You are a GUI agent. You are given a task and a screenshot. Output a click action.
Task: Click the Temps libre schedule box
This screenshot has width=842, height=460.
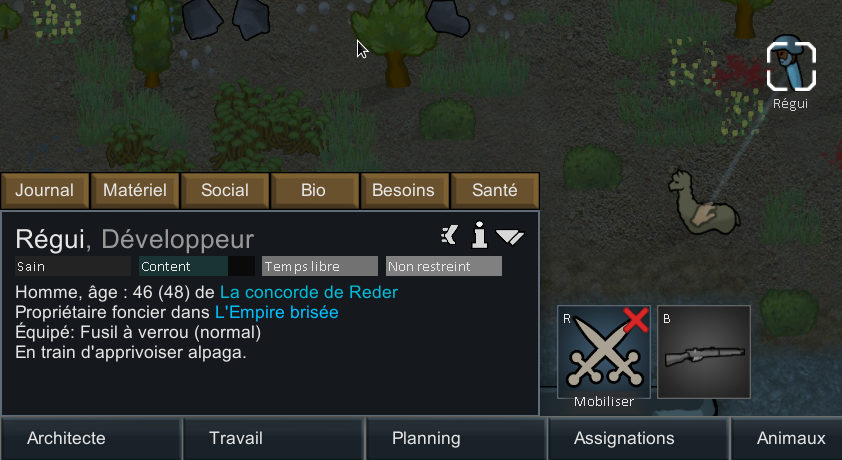point(320,267)
